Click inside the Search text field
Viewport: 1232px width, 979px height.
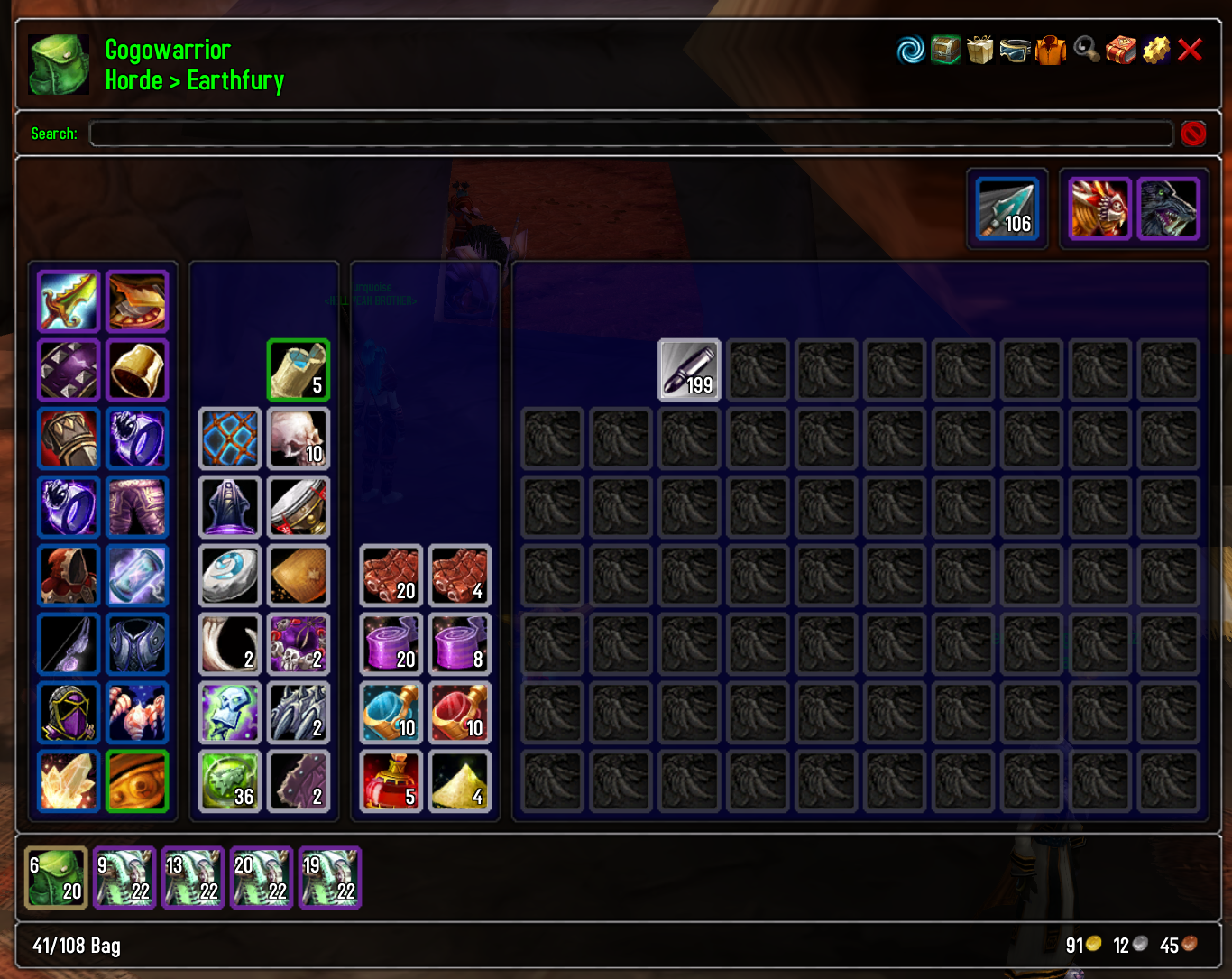tap(630, 134)
